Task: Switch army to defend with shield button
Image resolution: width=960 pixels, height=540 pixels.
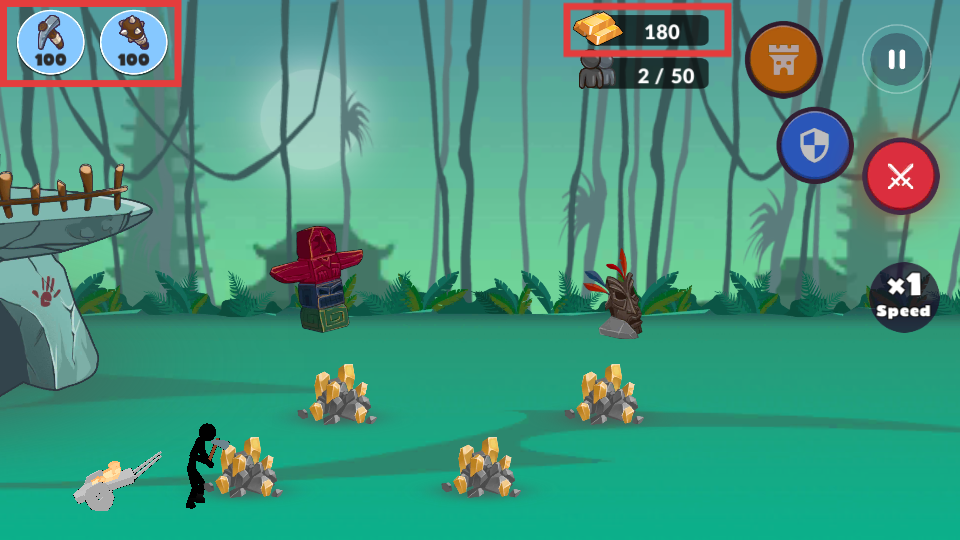Action: point(815,146)
